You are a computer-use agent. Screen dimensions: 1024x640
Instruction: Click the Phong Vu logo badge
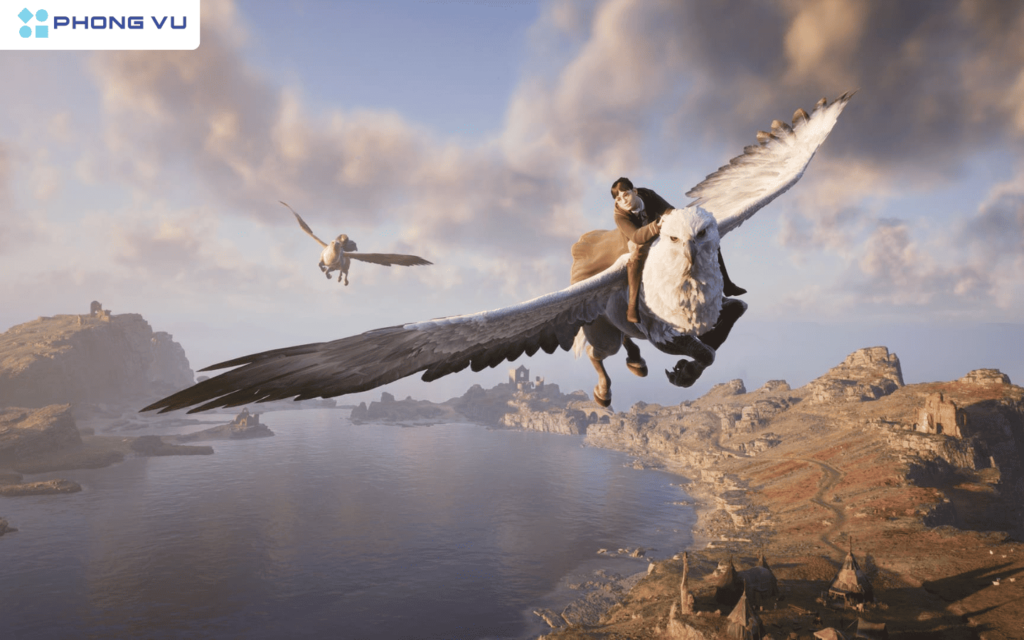(99, 23)
